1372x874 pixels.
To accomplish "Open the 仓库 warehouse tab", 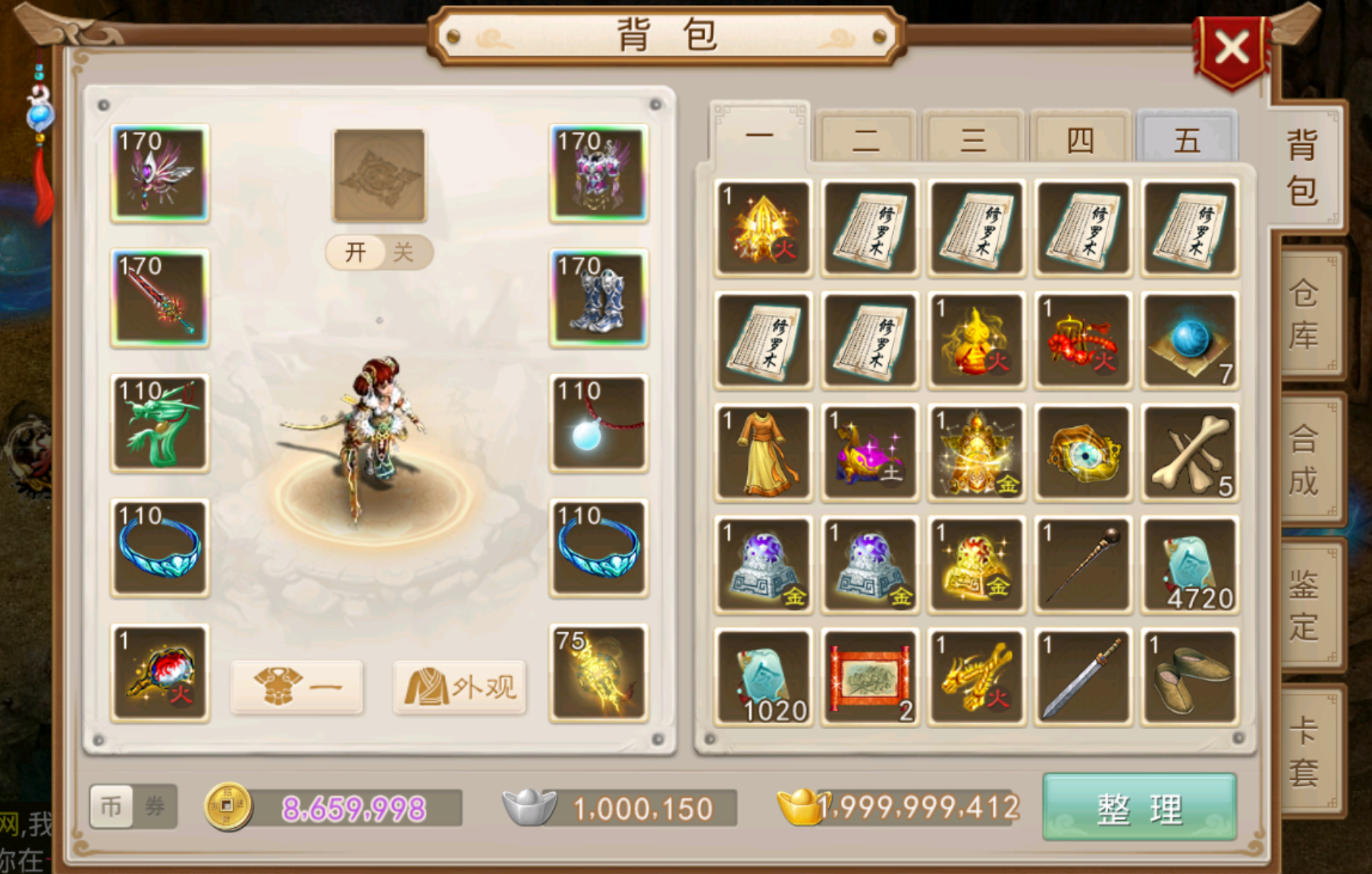I will 1304,315.
